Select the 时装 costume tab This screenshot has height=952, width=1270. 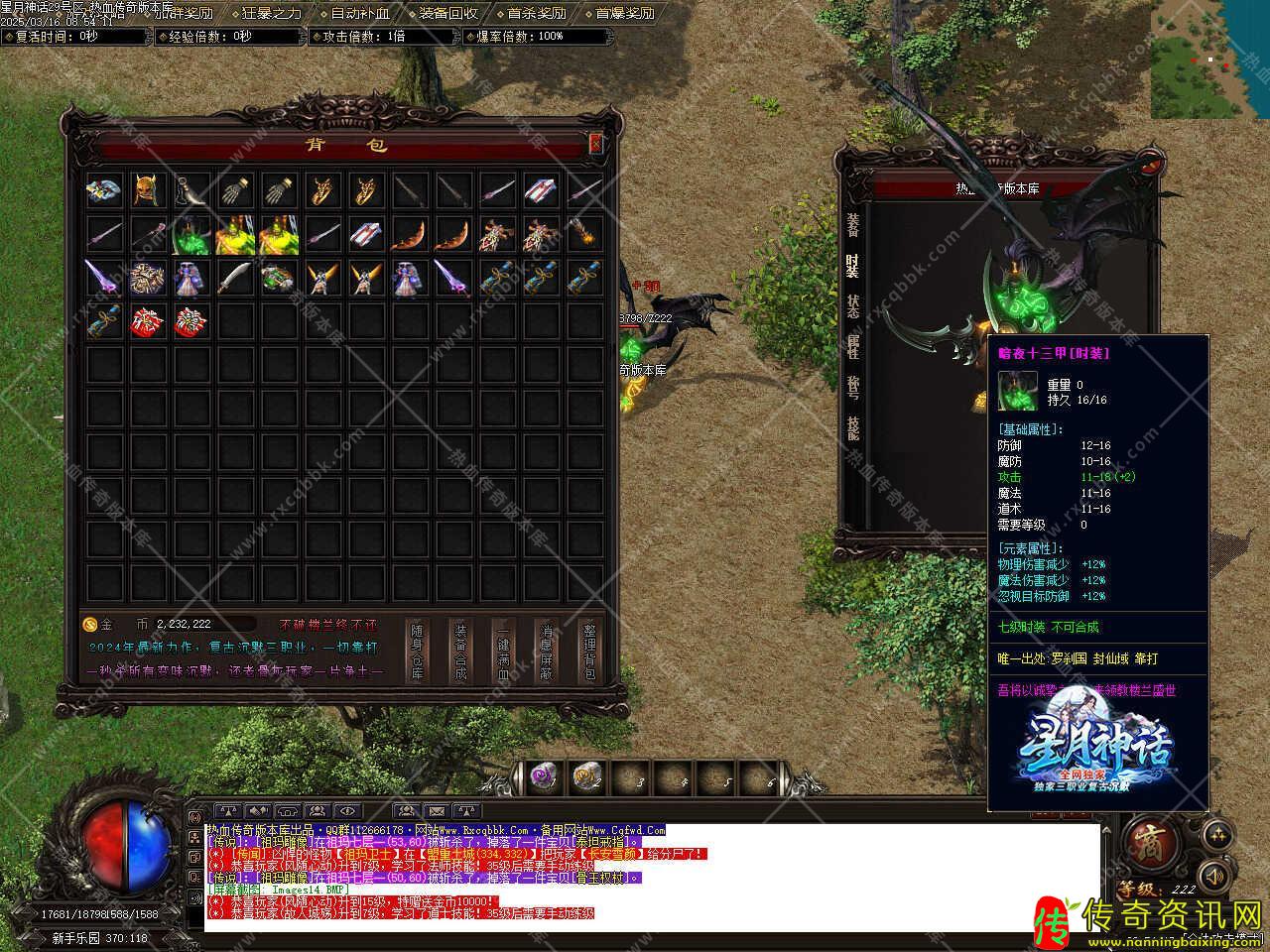853,266
